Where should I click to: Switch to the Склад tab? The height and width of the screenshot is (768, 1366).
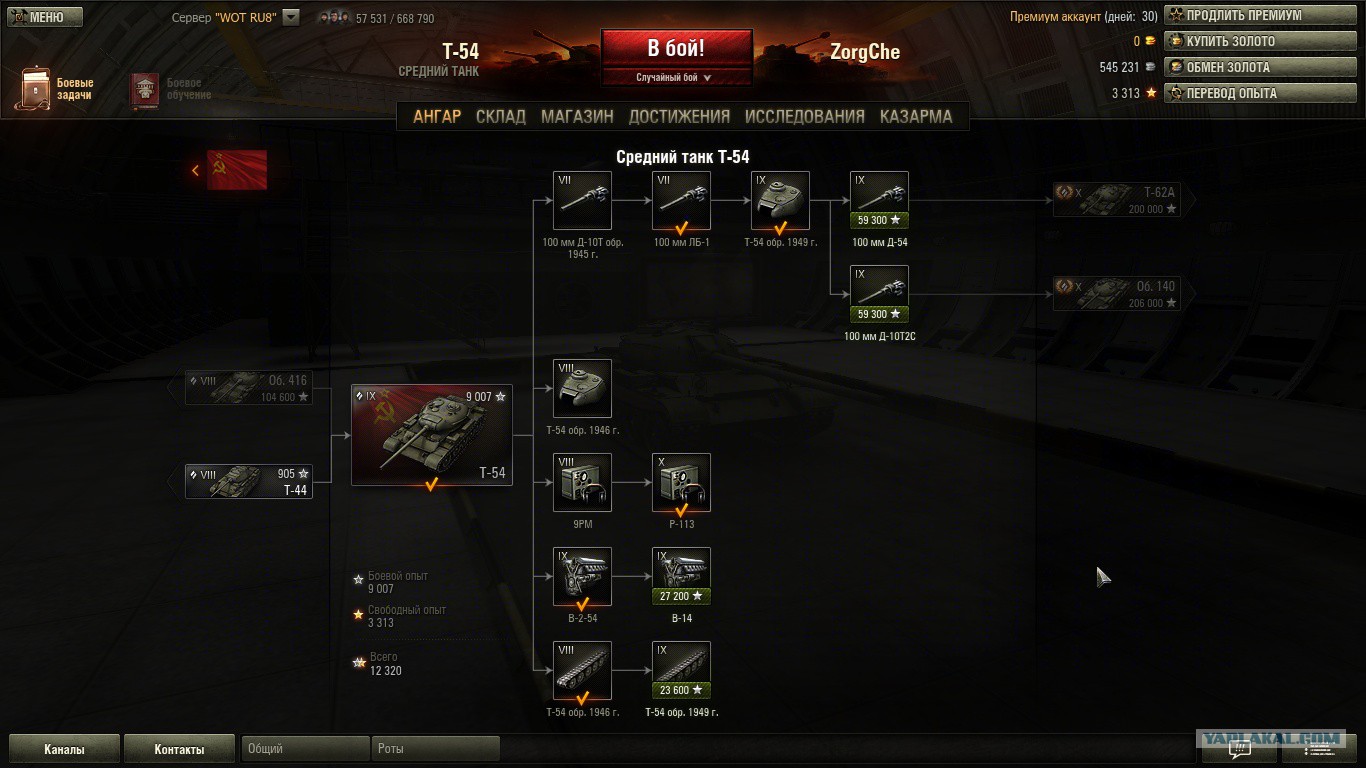click(500, 116)
